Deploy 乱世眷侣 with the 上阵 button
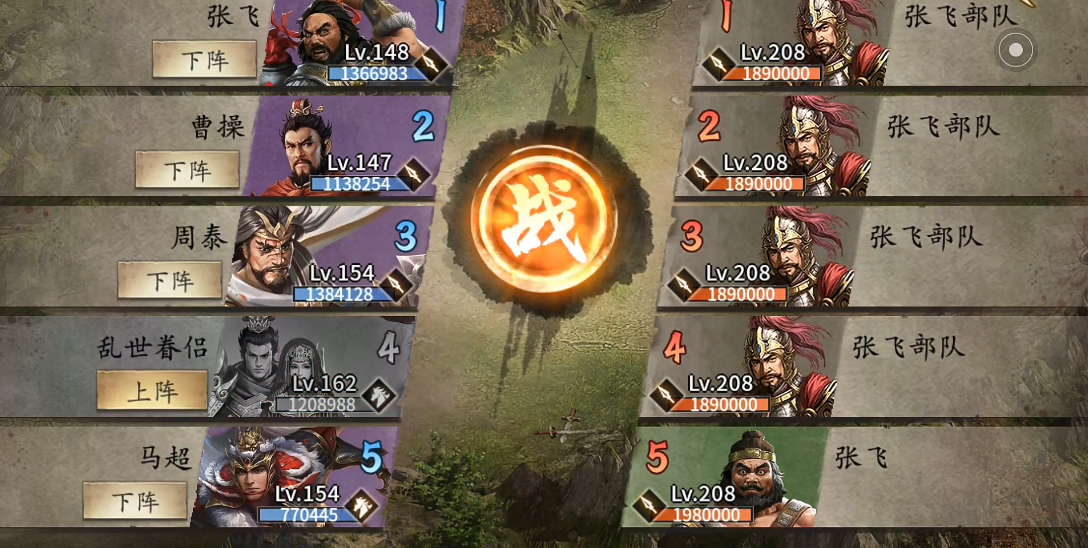 tap(152, 390)
